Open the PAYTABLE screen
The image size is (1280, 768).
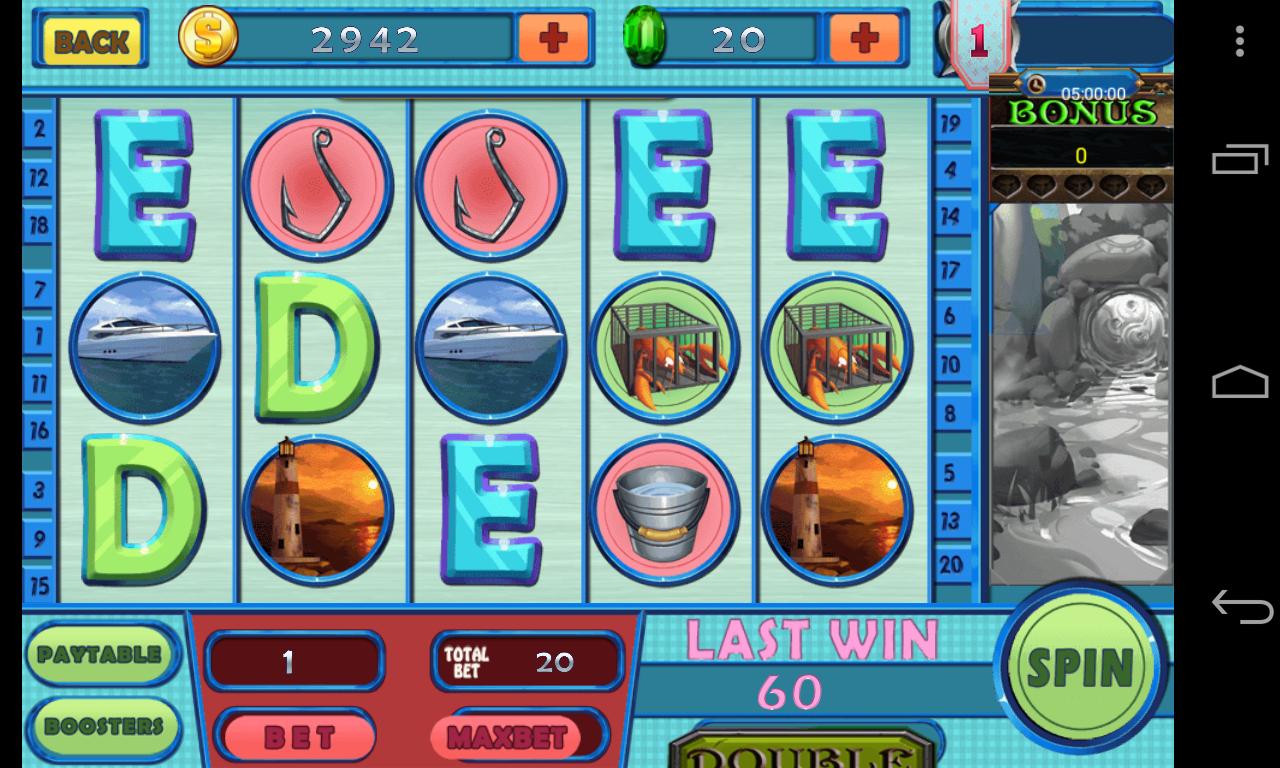tap(100, 654)
